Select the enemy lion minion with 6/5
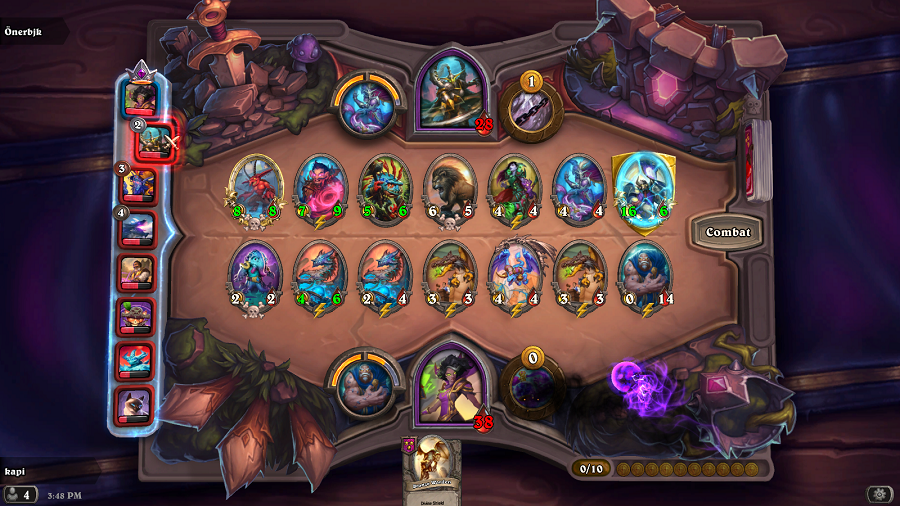Screen dimensions: 900x506 pyautogui.click(x=449, y=187)
